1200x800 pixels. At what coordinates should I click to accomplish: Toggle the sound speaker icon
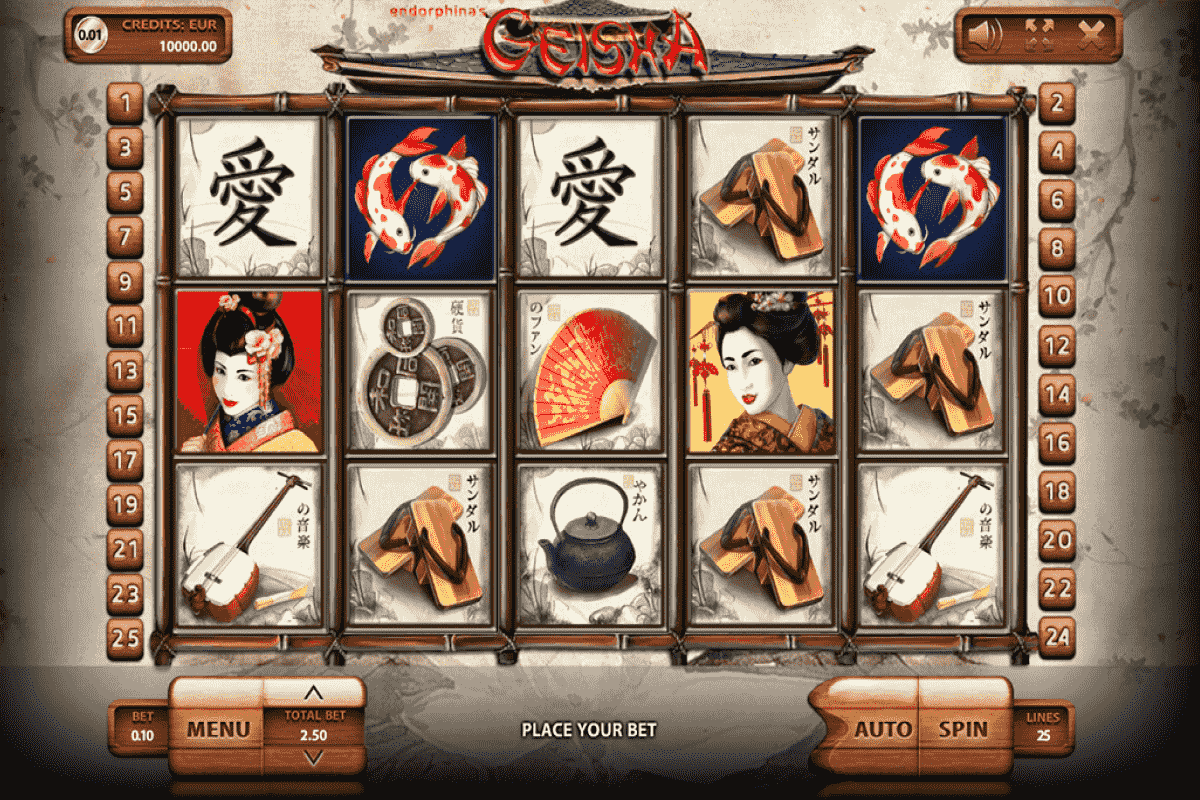[x=983, y=36]
